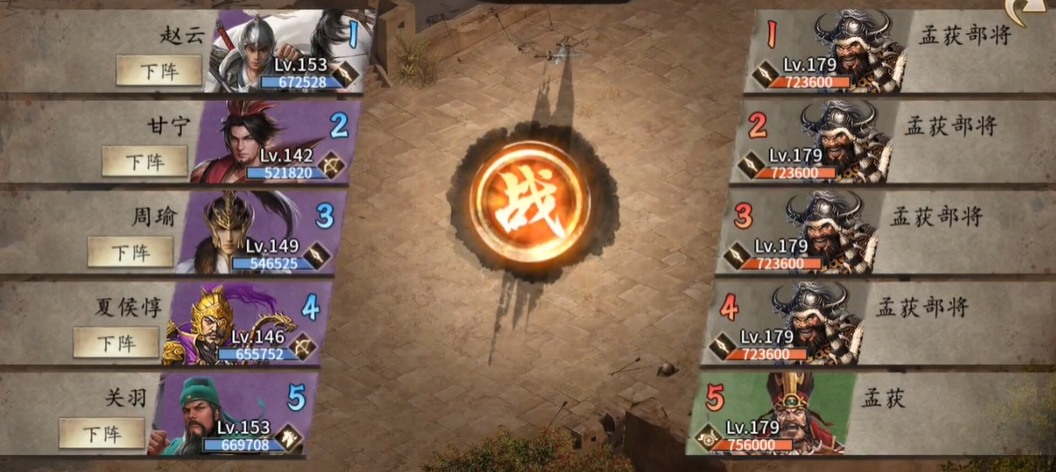
Task: Withdraw 周瑜 using his 下阵 button
Action: click(130, 251)
